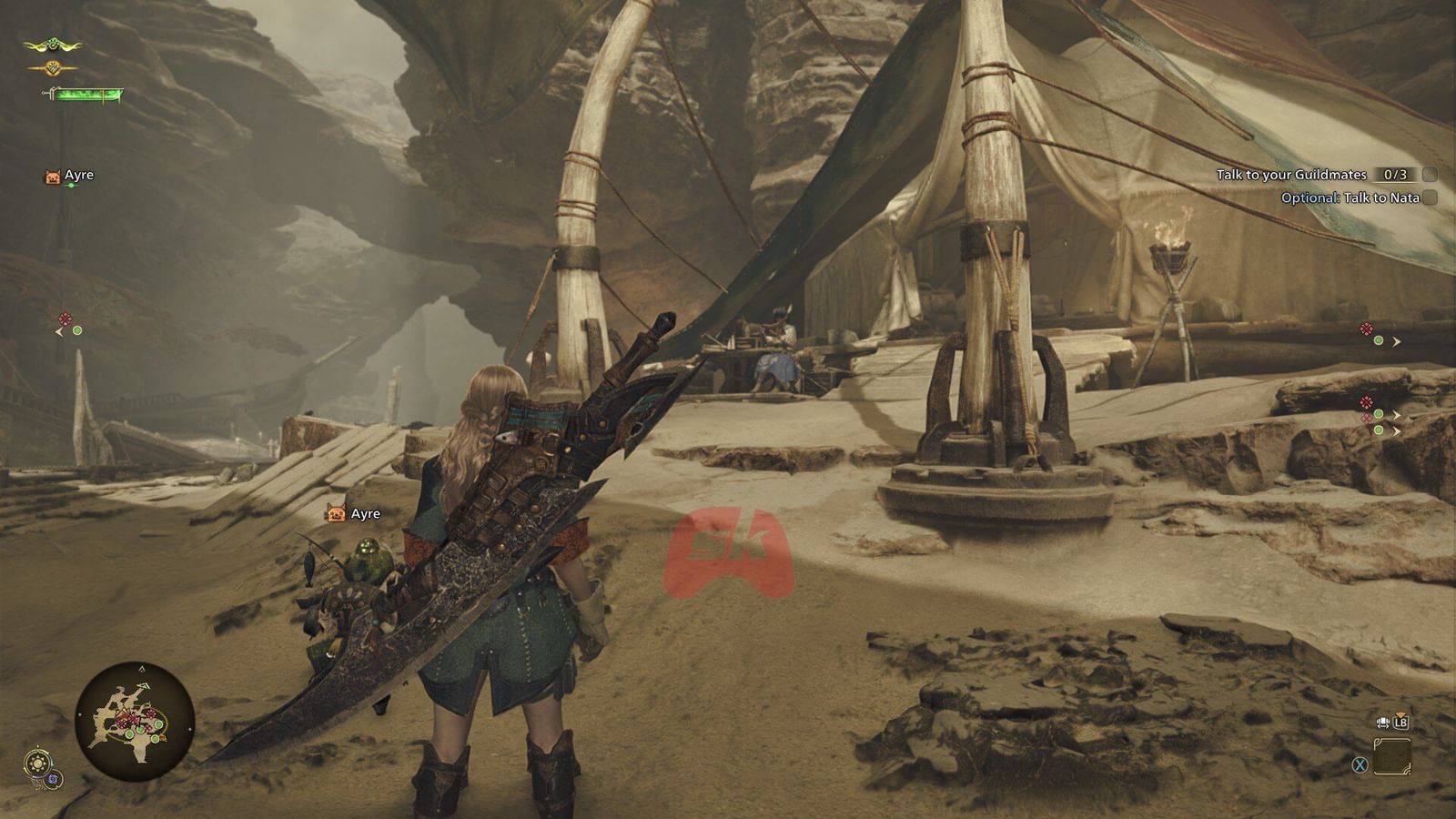This screenshot has height=819, width=1456.
Task: Select Ayre's Palico face icon
Action: click(x=52, y=175)
